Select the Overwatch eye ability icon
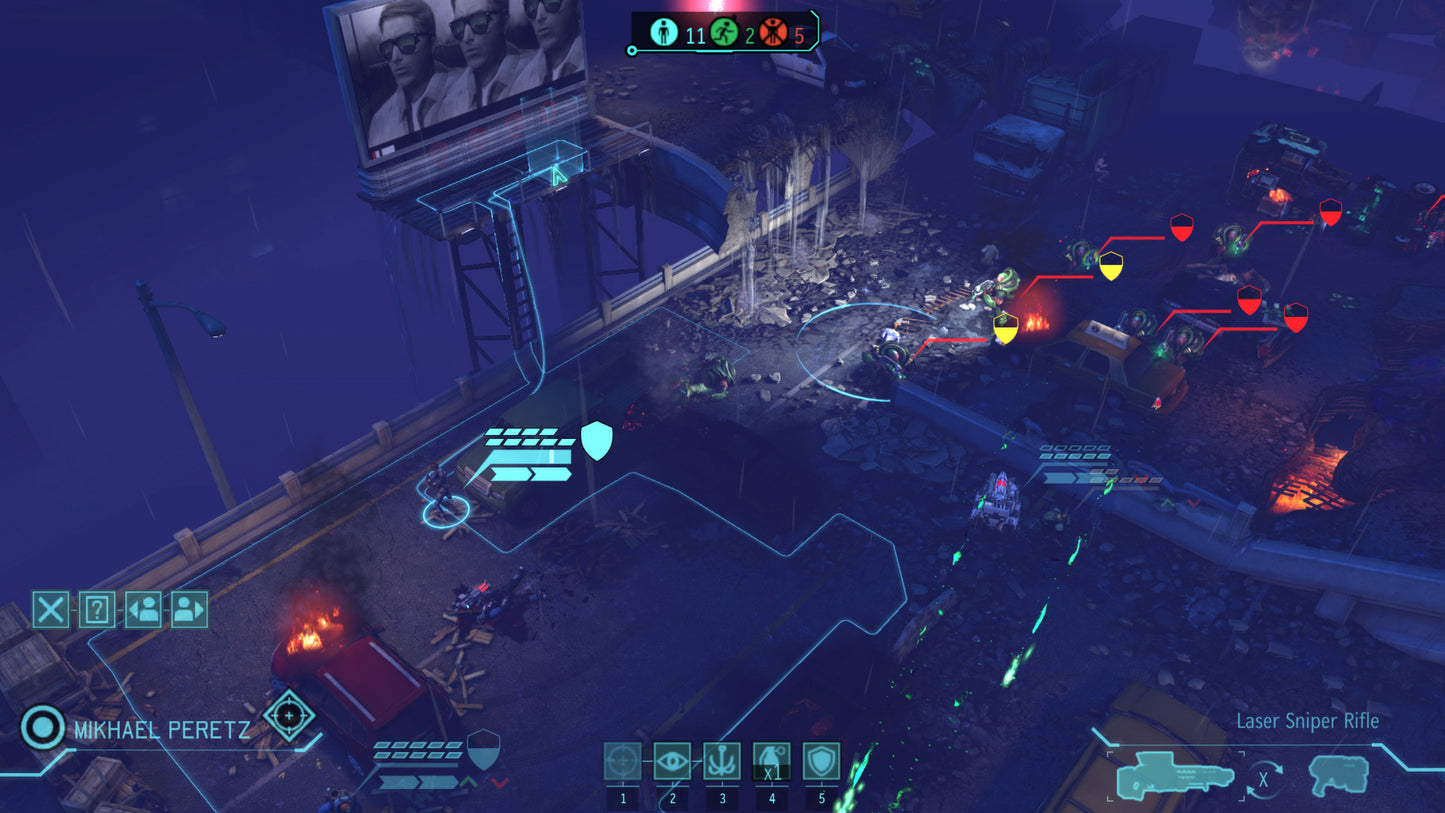The height and width of the screenshot is (813, 1445). click(x=672, y=760)
